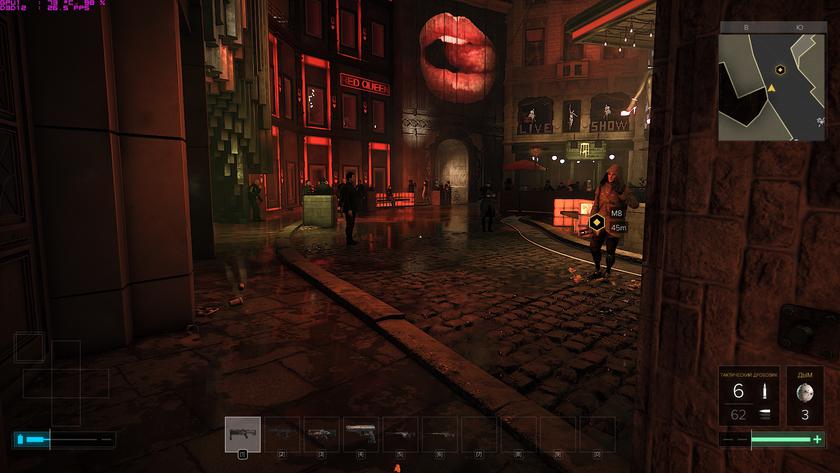Select the smoke grenade icon
This screenshot has width=840, height=473.
(805, 392)
